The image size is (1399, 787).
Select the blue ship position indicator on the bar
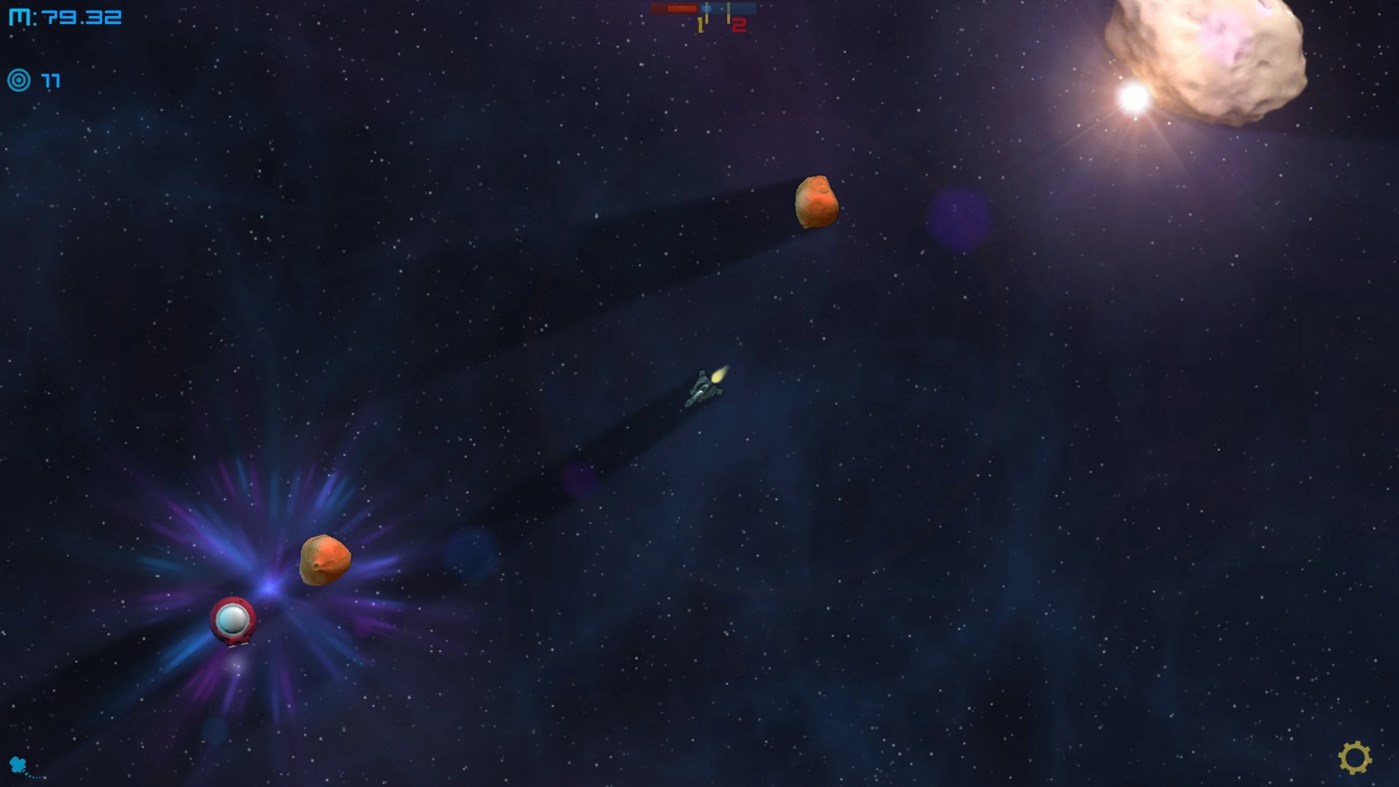[x=706, y=8]
